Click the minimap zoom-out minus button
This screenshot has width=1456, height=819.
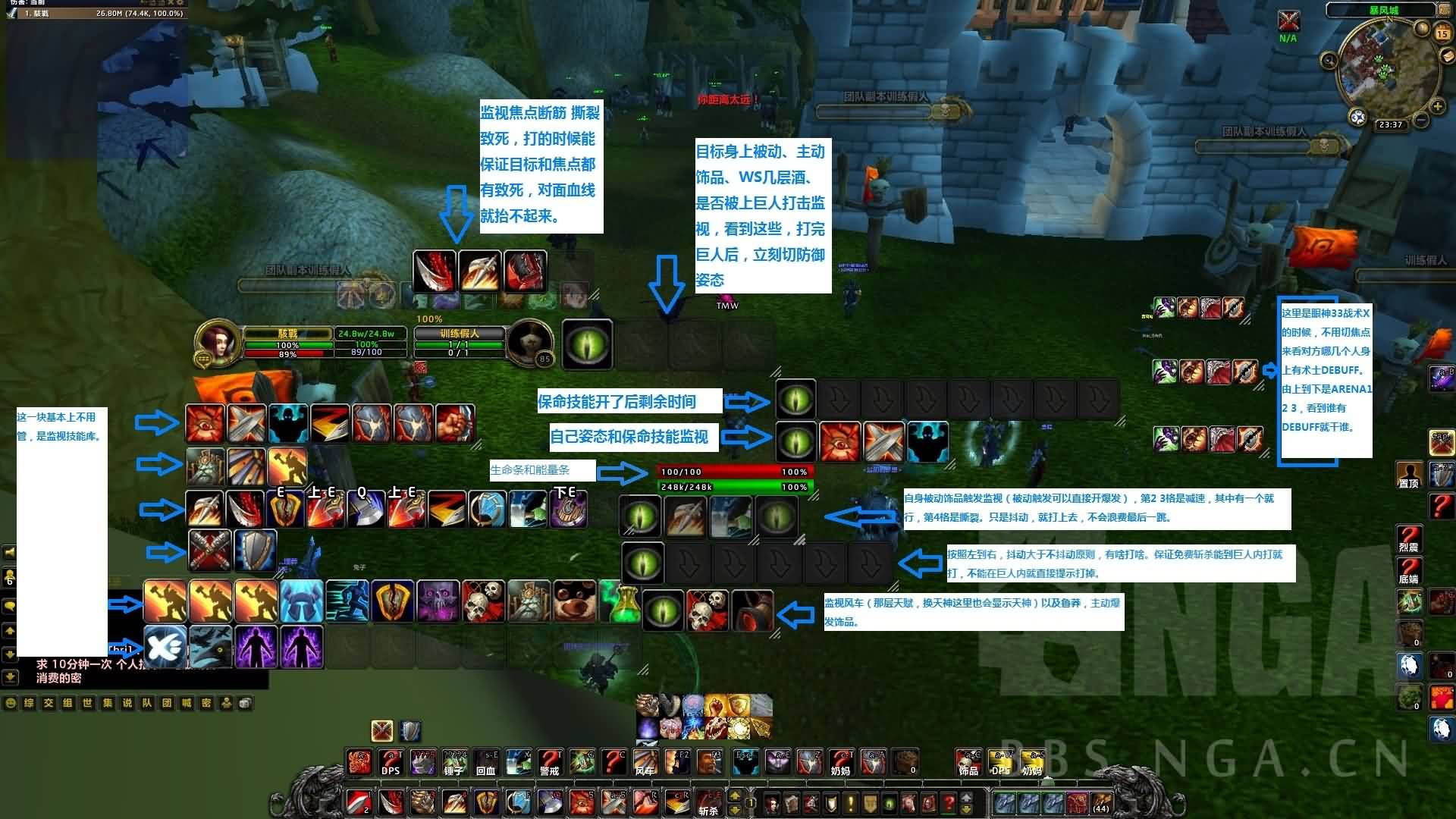pos(1420,121)
